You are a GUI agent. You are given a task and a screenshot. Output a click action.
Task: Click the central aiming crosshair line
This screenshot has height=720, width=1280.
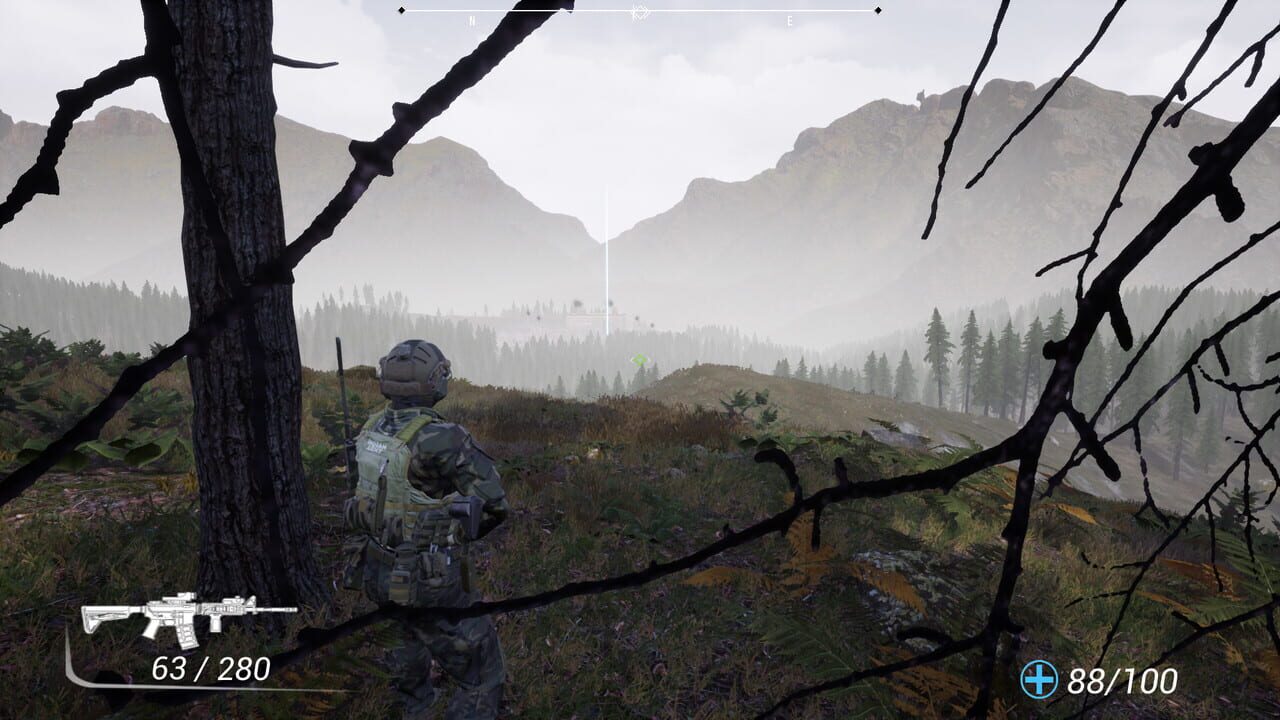[x=606, y=250]
